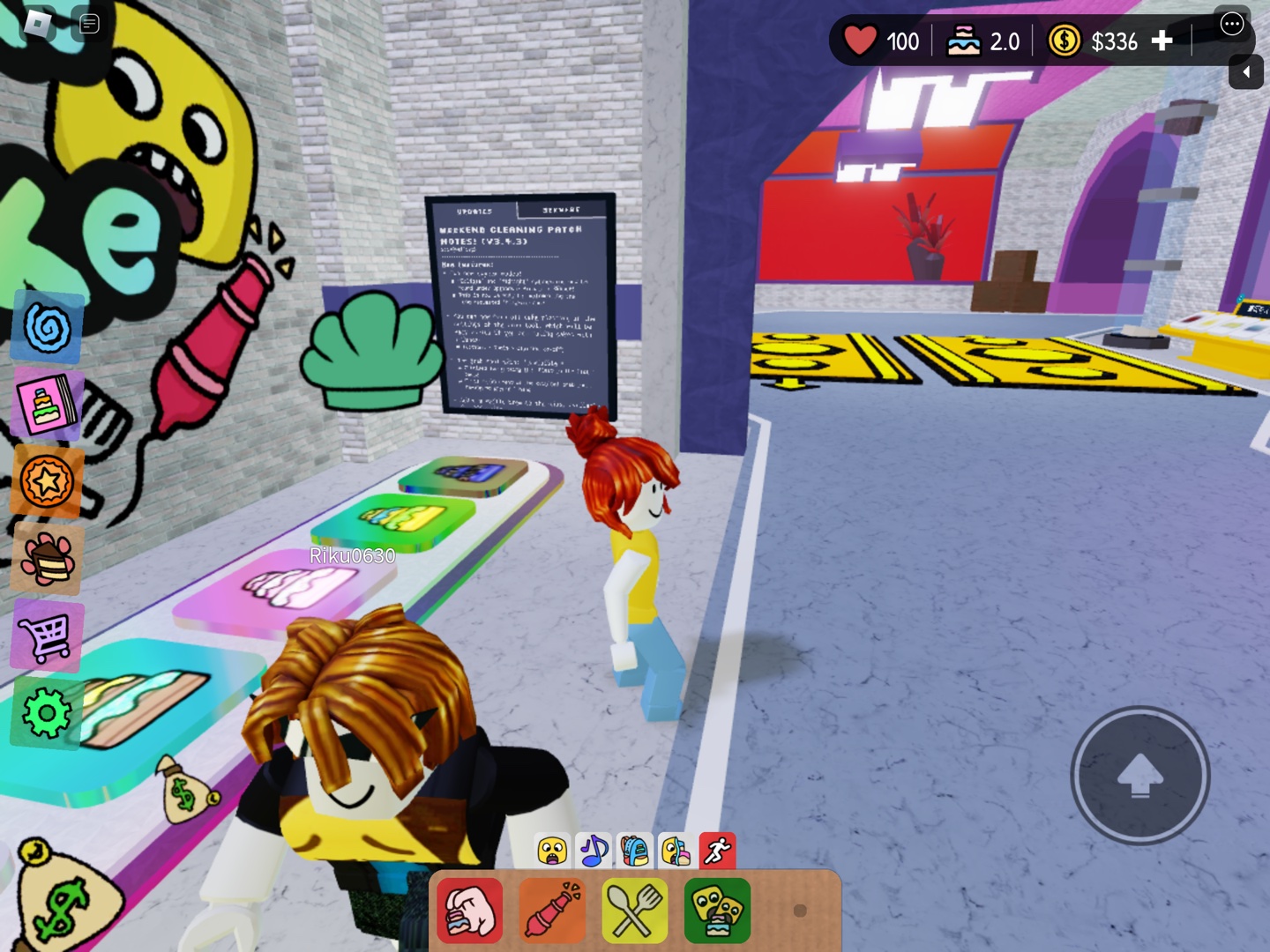Select the hand grabbing cake tool
The image size is (1270, 952).
[x=470, y=911]
